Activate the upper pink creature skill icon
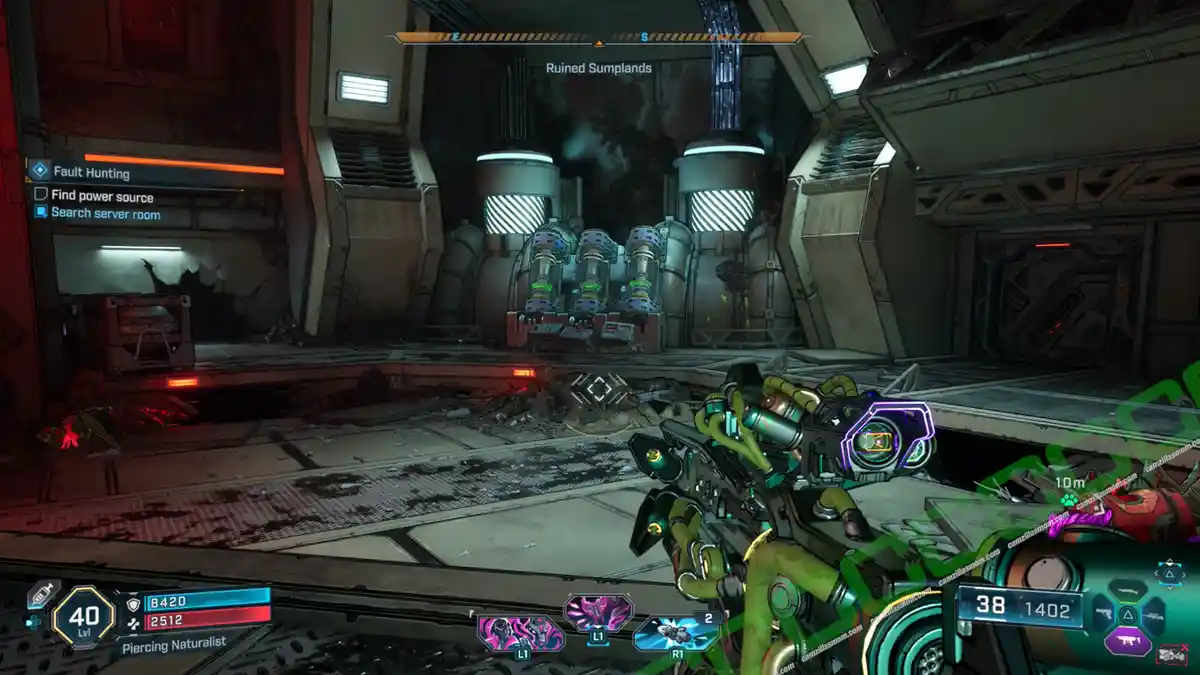The width and height of the screenshot is (1200, 675). click(597, 611)
